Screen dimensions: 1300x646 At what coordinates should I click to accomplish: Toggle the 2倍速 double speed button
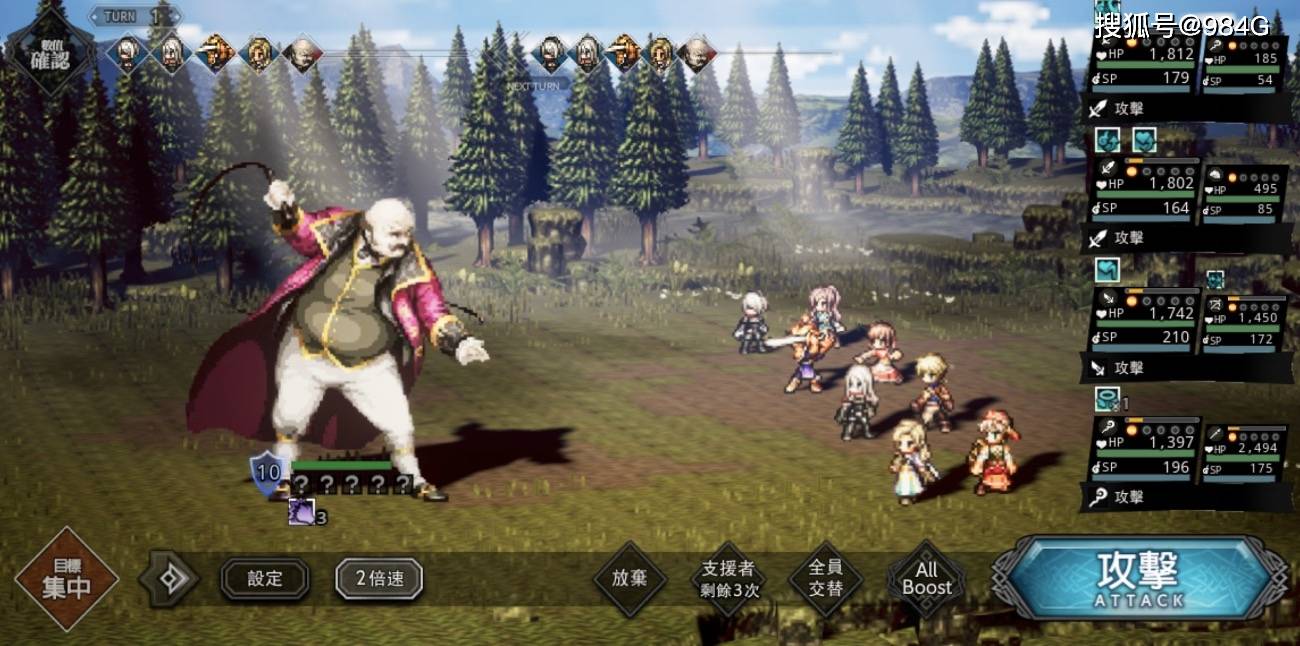[x=379, y=578]
